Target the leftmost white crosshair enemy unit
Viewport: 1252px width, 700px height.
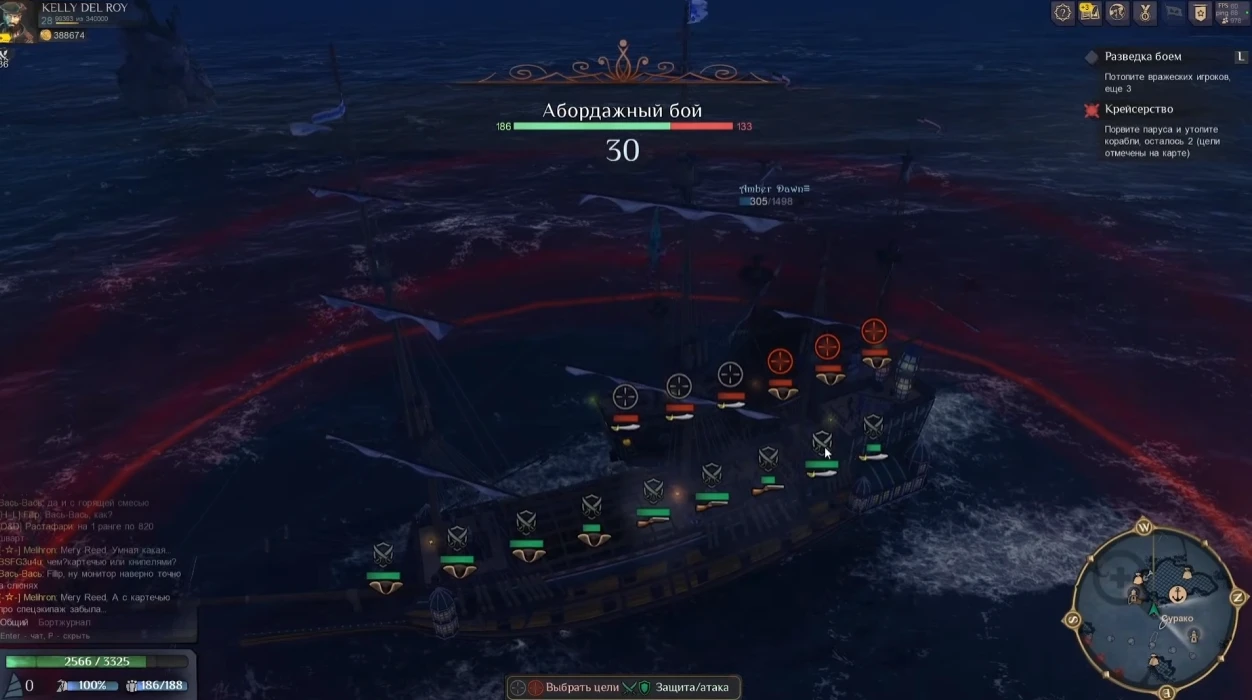(625, 396)
